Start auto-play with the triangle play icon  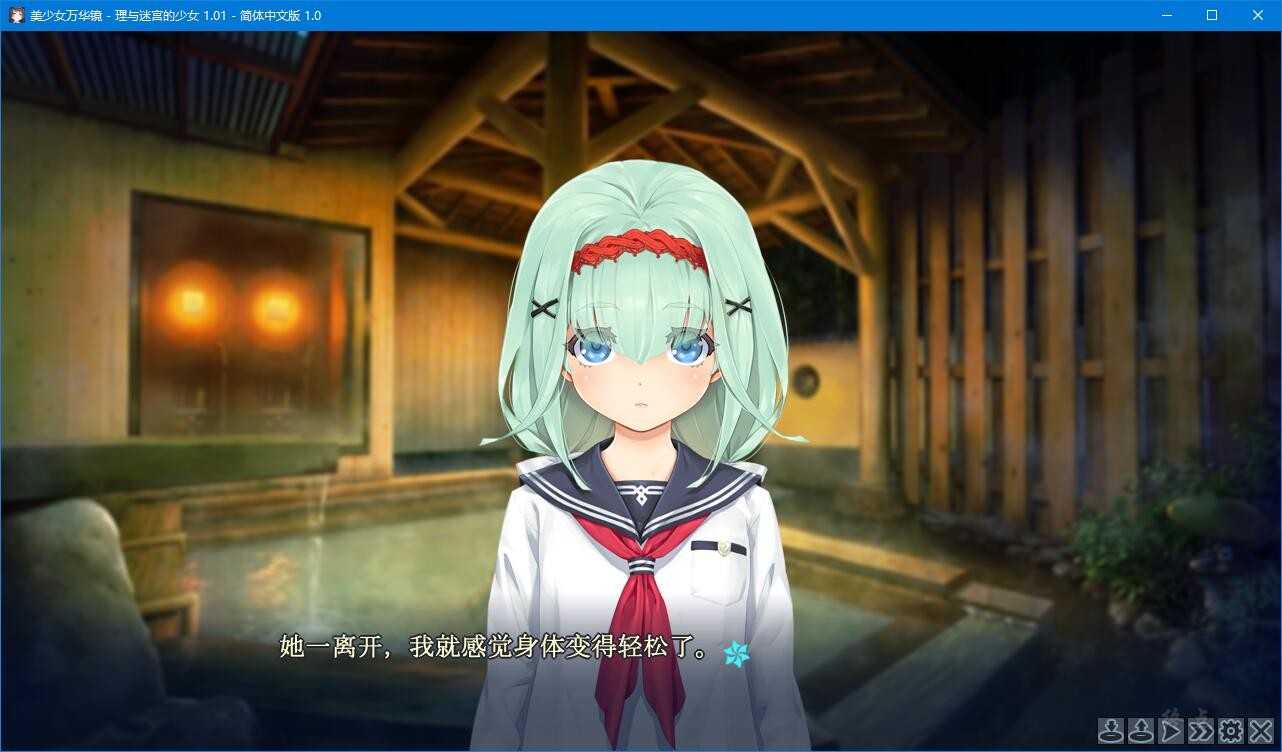click(x=1170, y=731)
